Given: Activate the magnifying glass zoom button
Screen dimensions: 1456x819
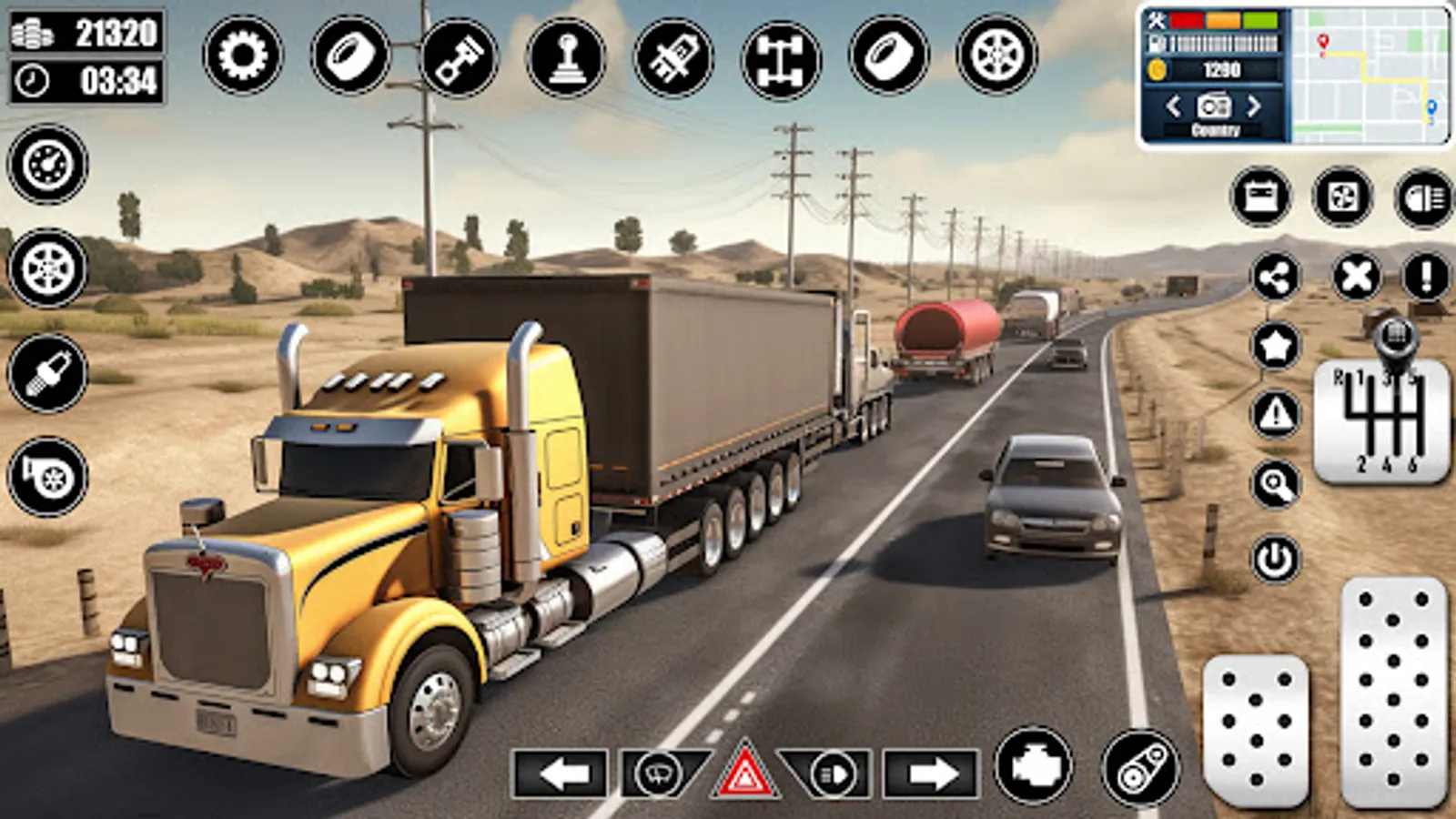Looking at the screenshot, I should click(1276, 485).
